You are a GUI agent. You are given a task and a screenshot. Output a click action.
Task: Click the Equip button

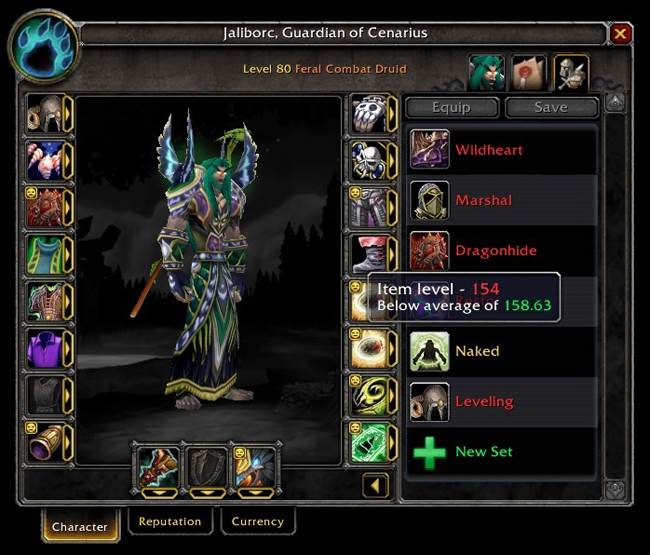click(450, 107)
